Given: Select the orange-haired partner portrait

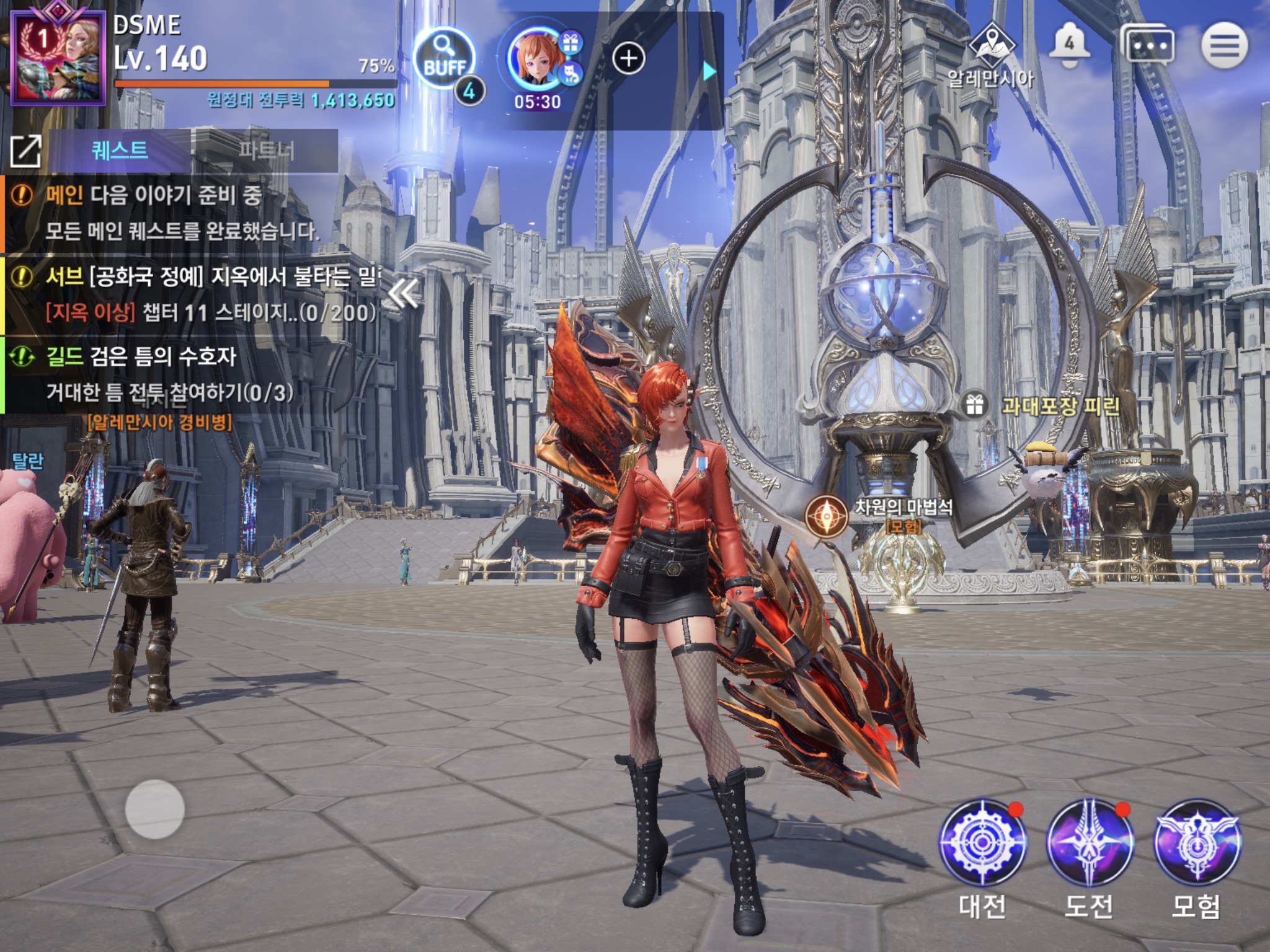Looking at the screenshot, I should tap(535, 59).
